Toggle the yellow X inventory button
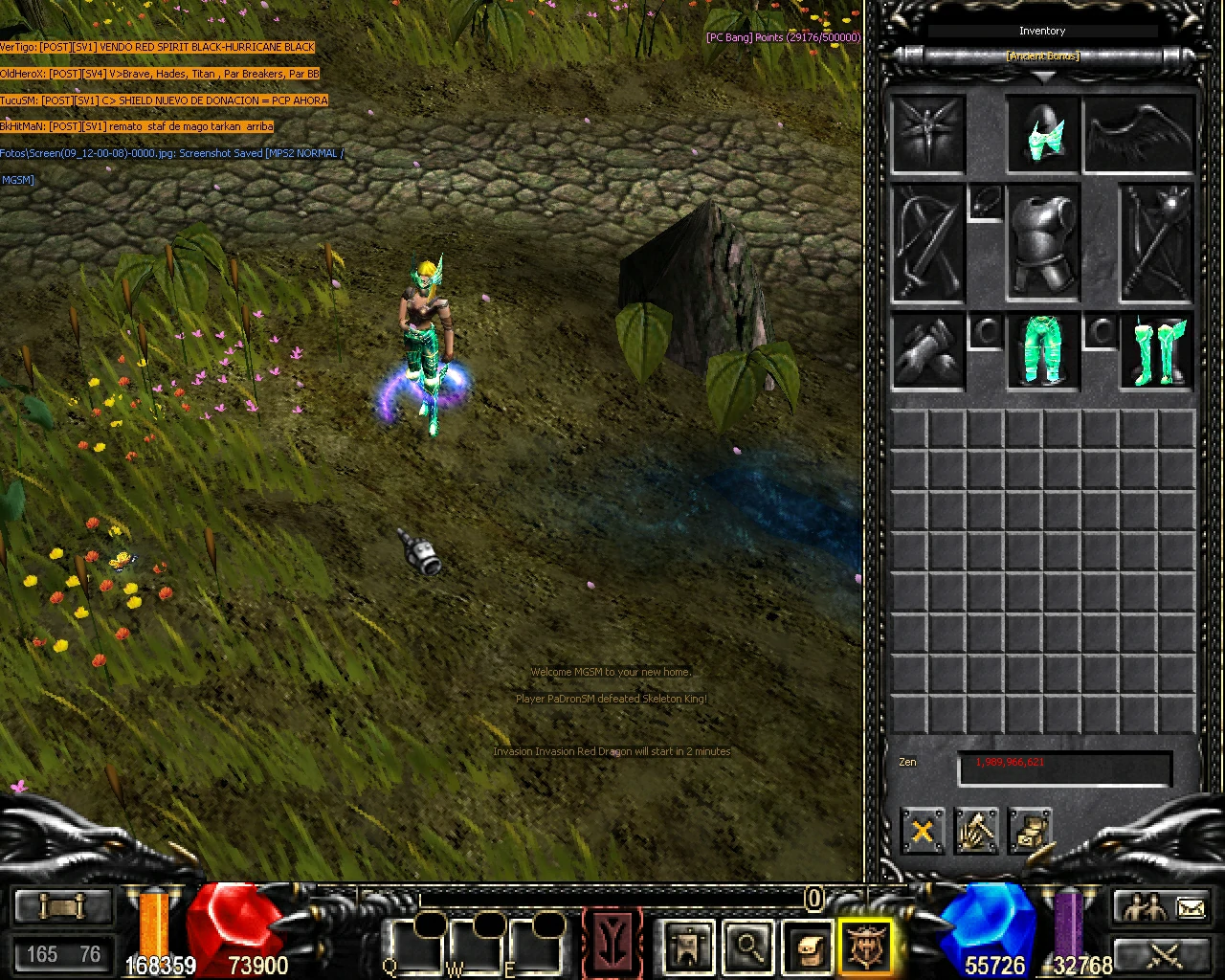Image resolution: width=1225 pixels, height=980 pixels. pos(922,831)
